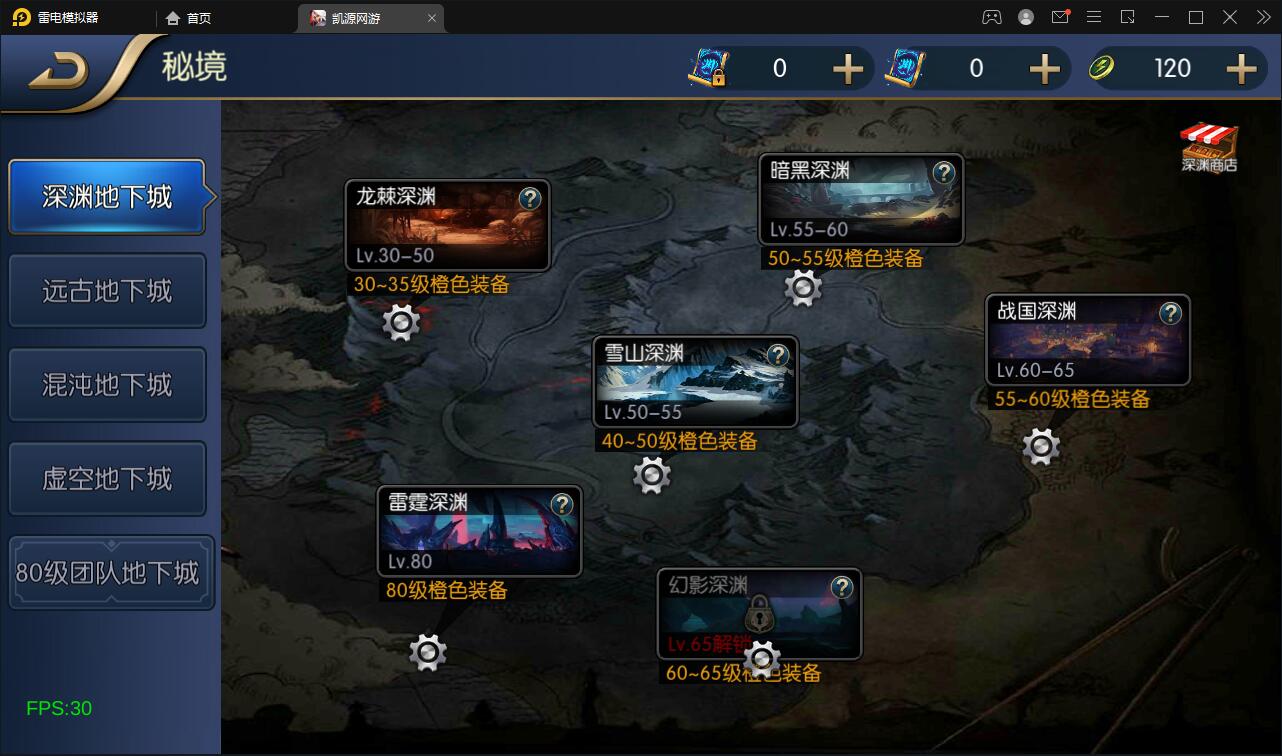The height and width of the screenshot is (756, 1282).
Task: Click the question mark icon on 雪山深渊 card
Action: [777, 355]
